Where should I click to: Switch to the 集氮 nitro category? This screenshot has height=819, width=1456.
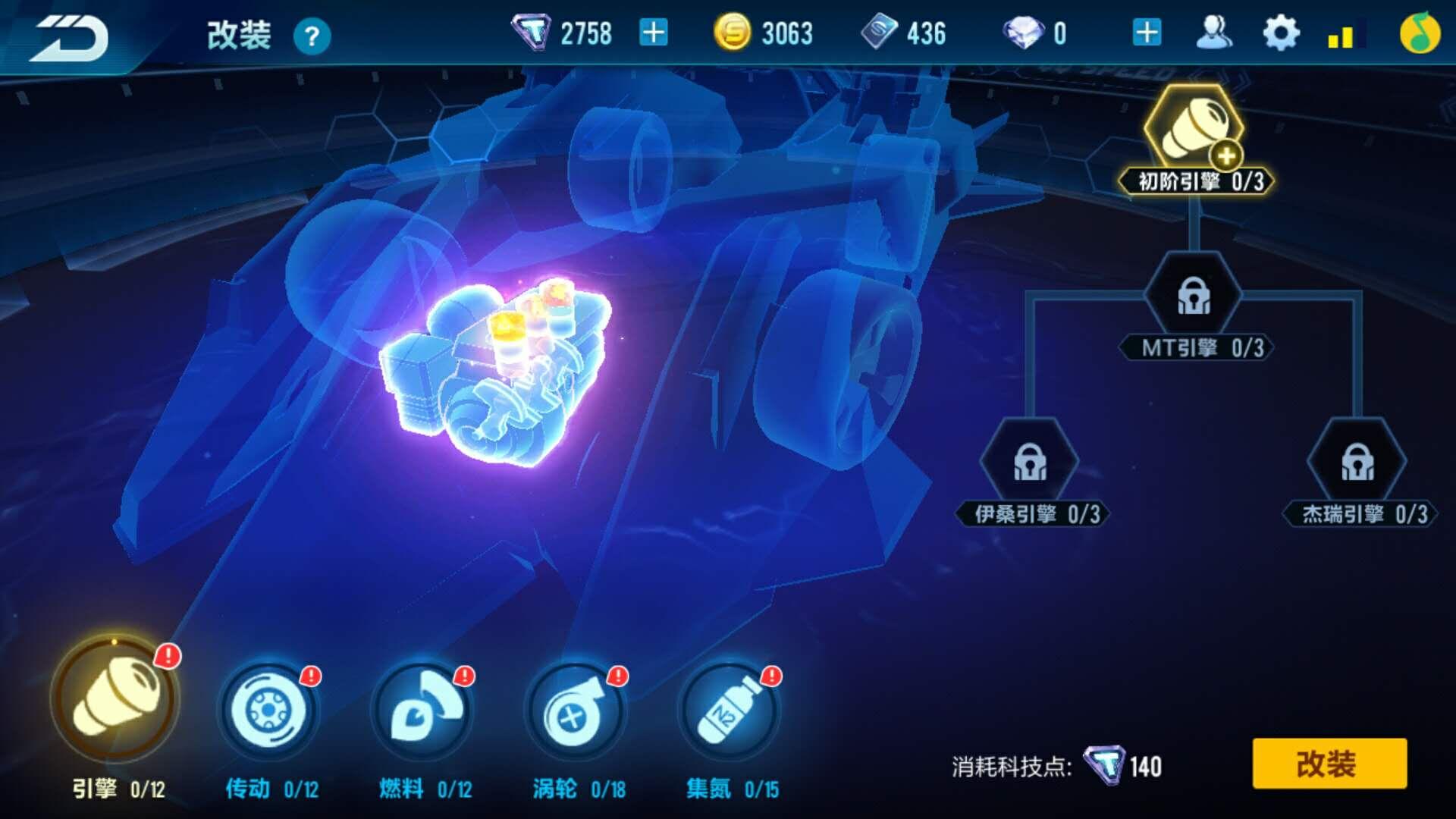point(730,711)
